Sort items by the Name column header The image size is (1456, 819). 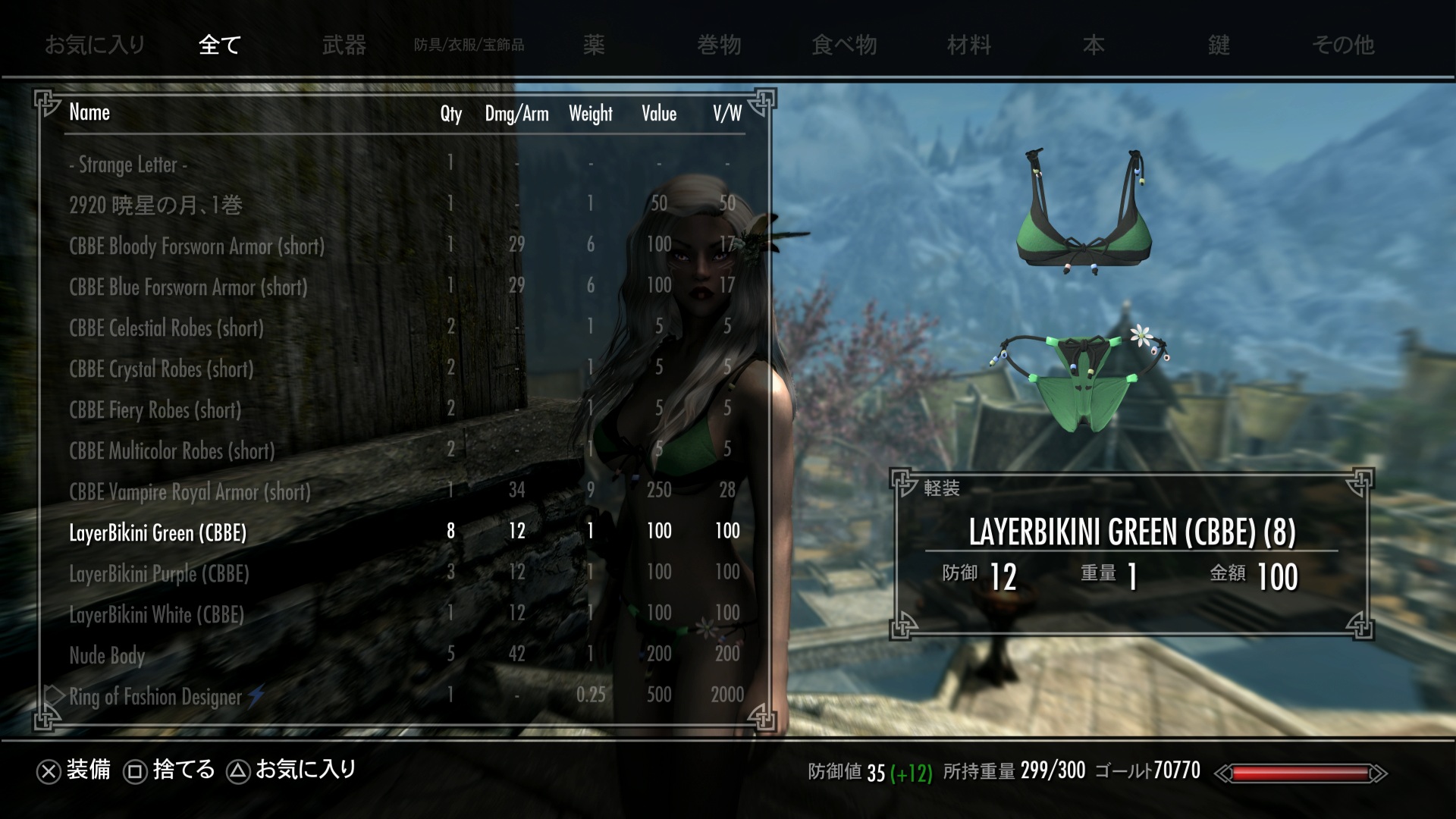(89, 112)
